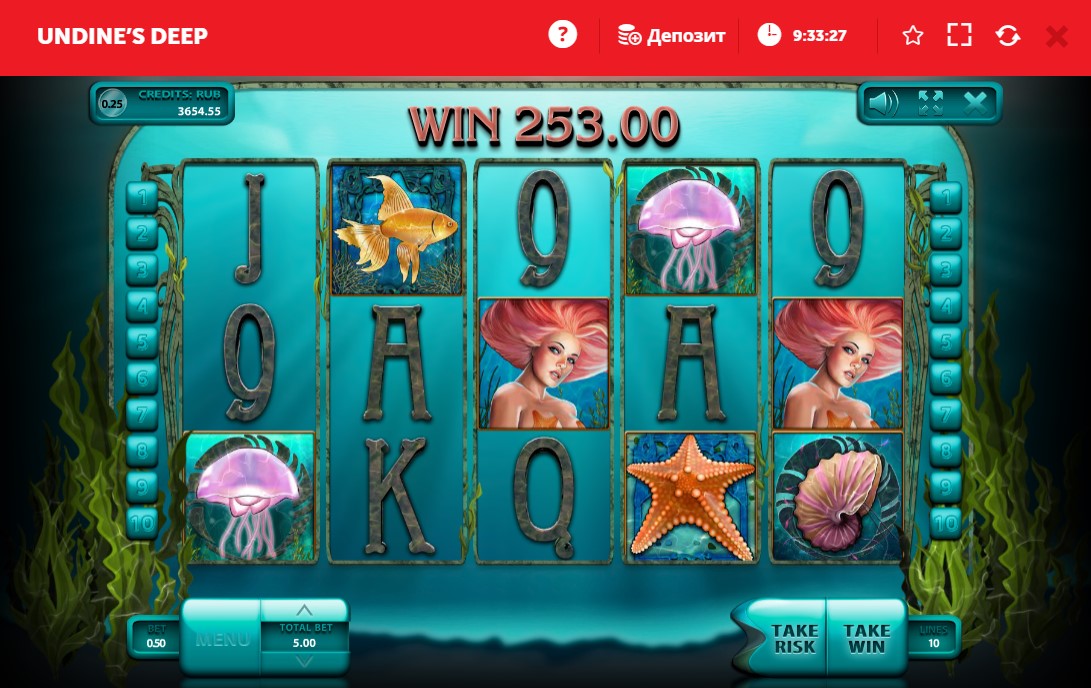The width and height of the screenshot is (1091, 688).
Task: Toggle the game sound speaker icon
Action: [x=882, y=102]
